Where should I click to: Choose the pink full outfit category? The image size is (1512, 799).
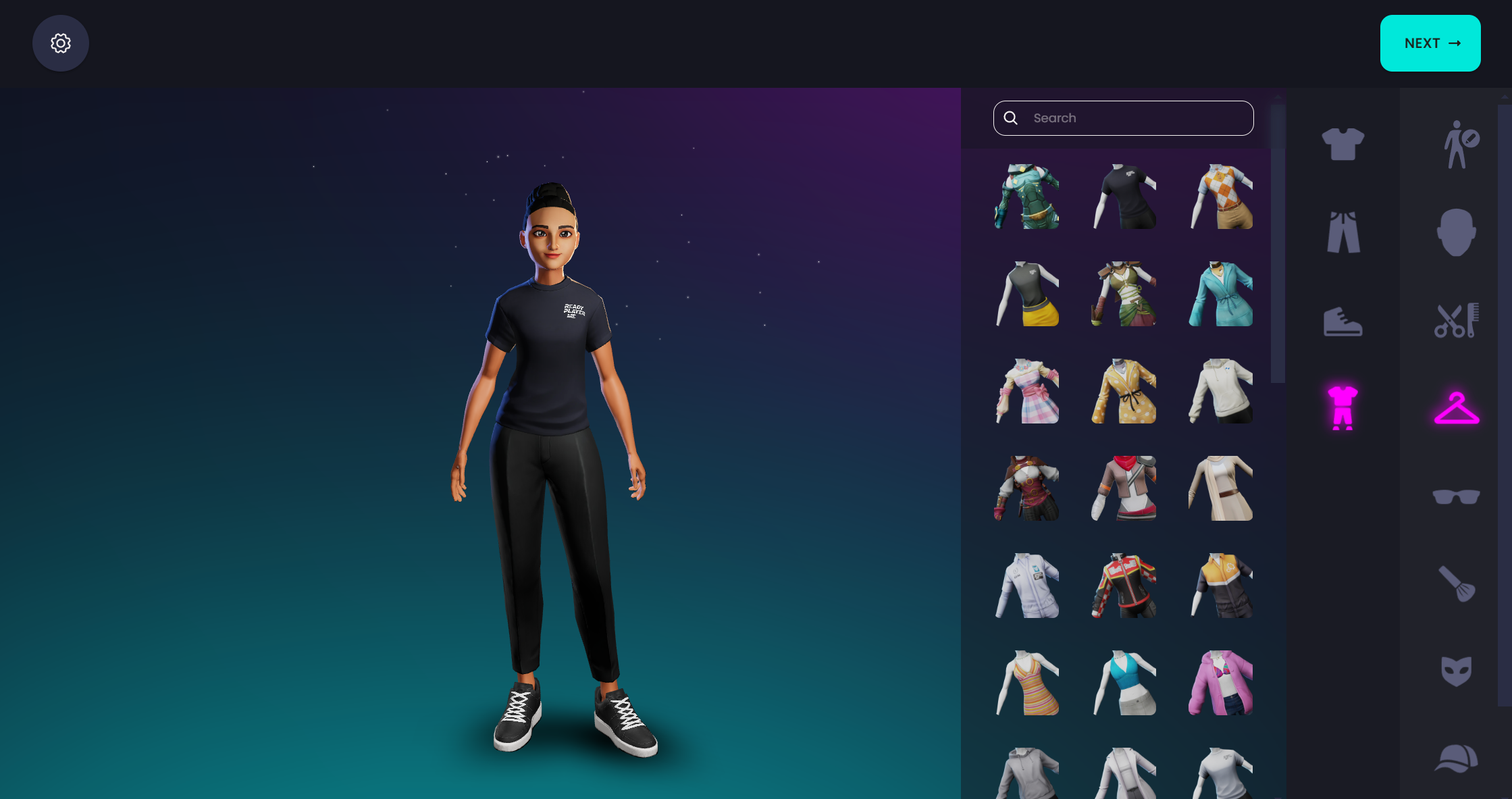coord(1342,408)
